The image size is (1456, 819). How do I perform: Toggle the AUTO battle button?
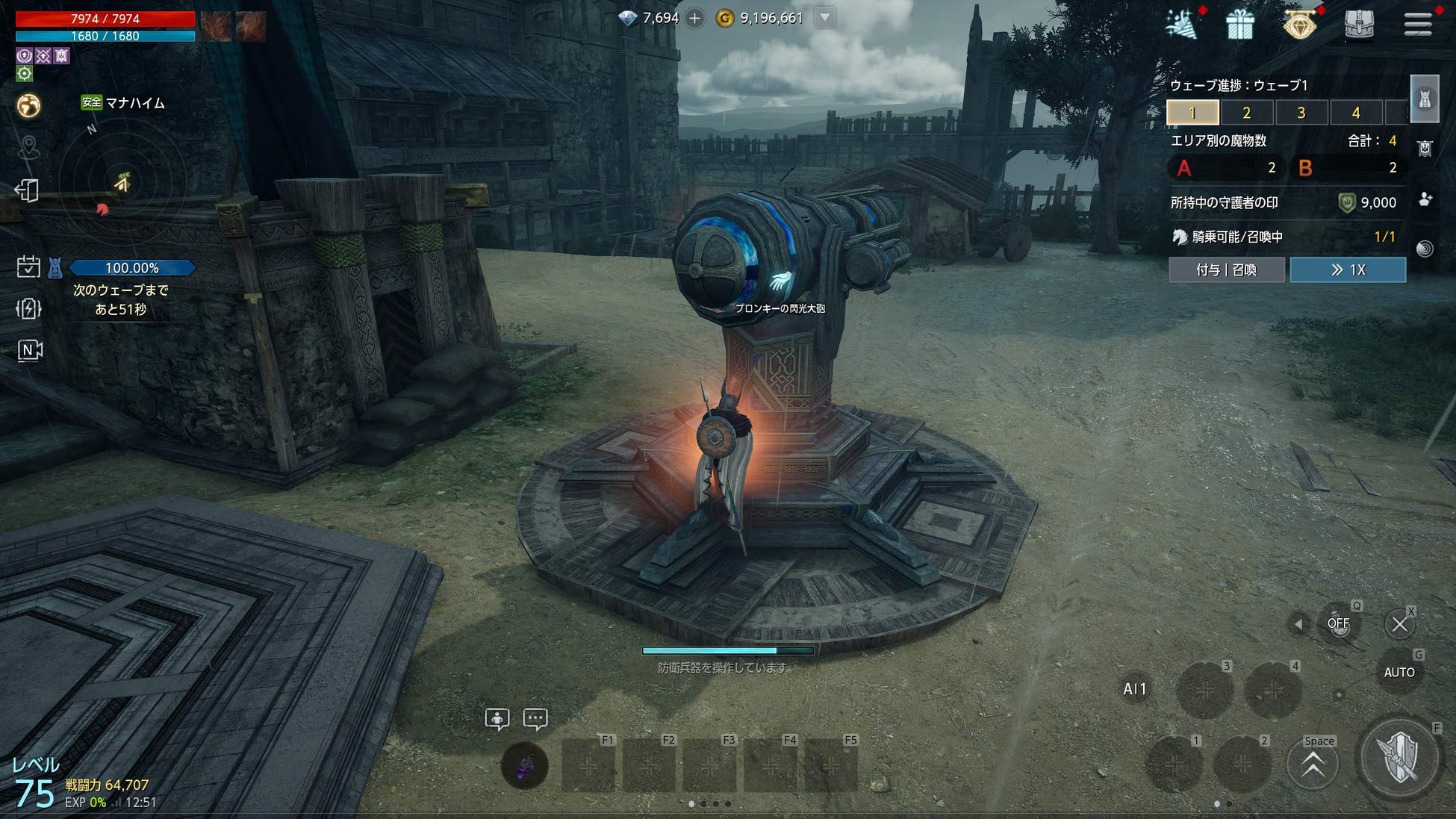(x=1399, y=673)
